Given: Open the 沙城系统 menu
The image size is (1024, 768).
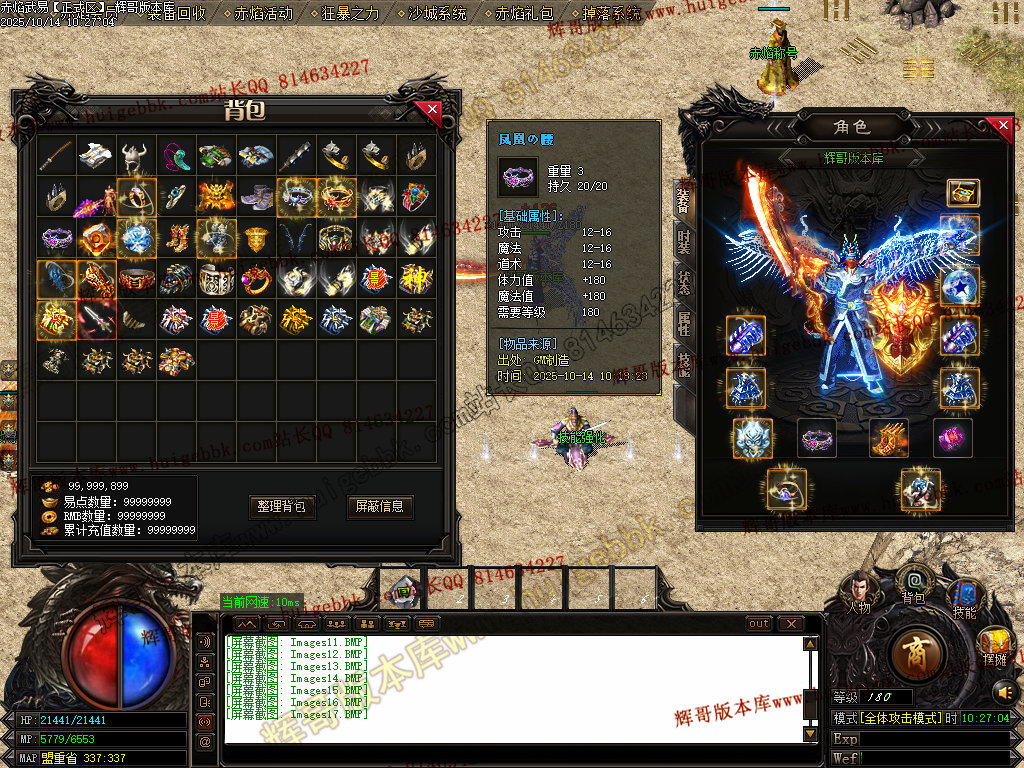Looking at the screenshot, I should (x=438, y=13).
